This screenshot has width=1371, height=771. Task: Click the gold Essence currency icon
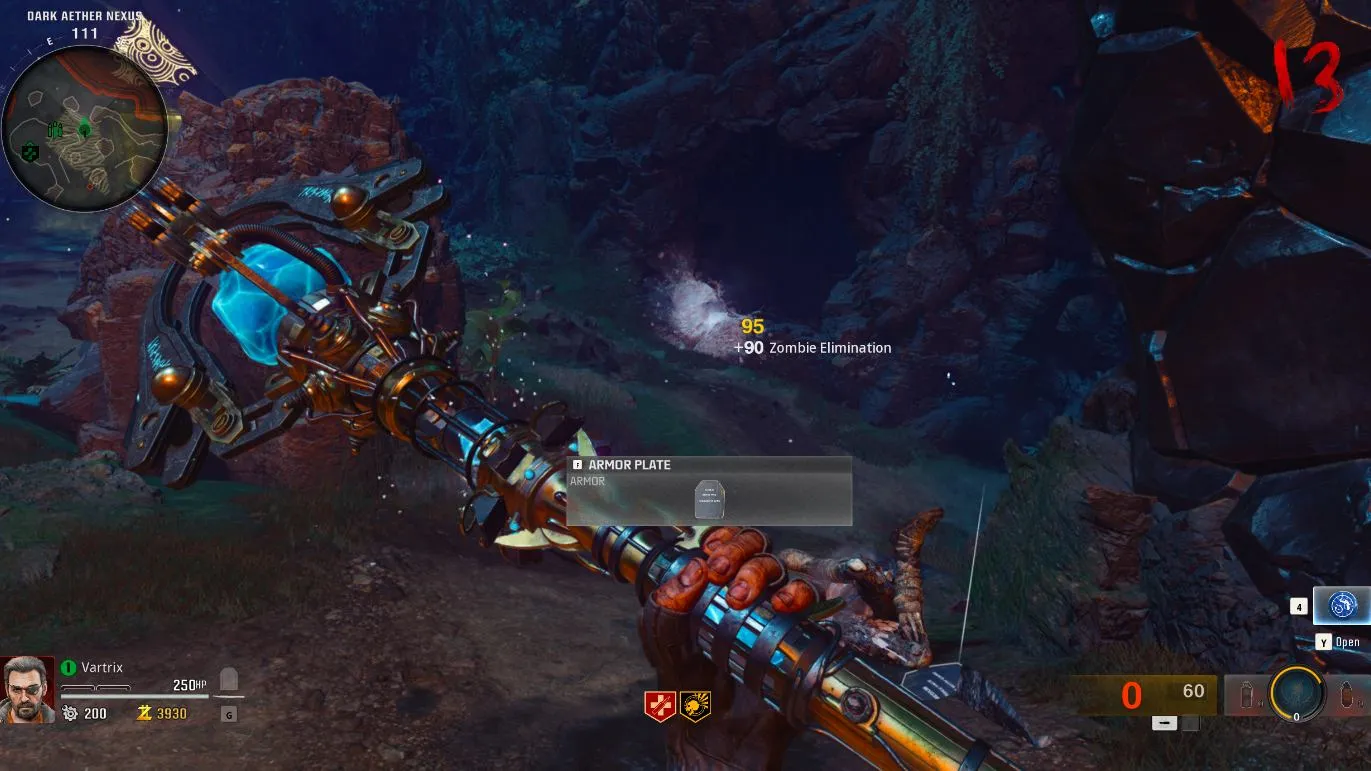(x=144, y=713)
